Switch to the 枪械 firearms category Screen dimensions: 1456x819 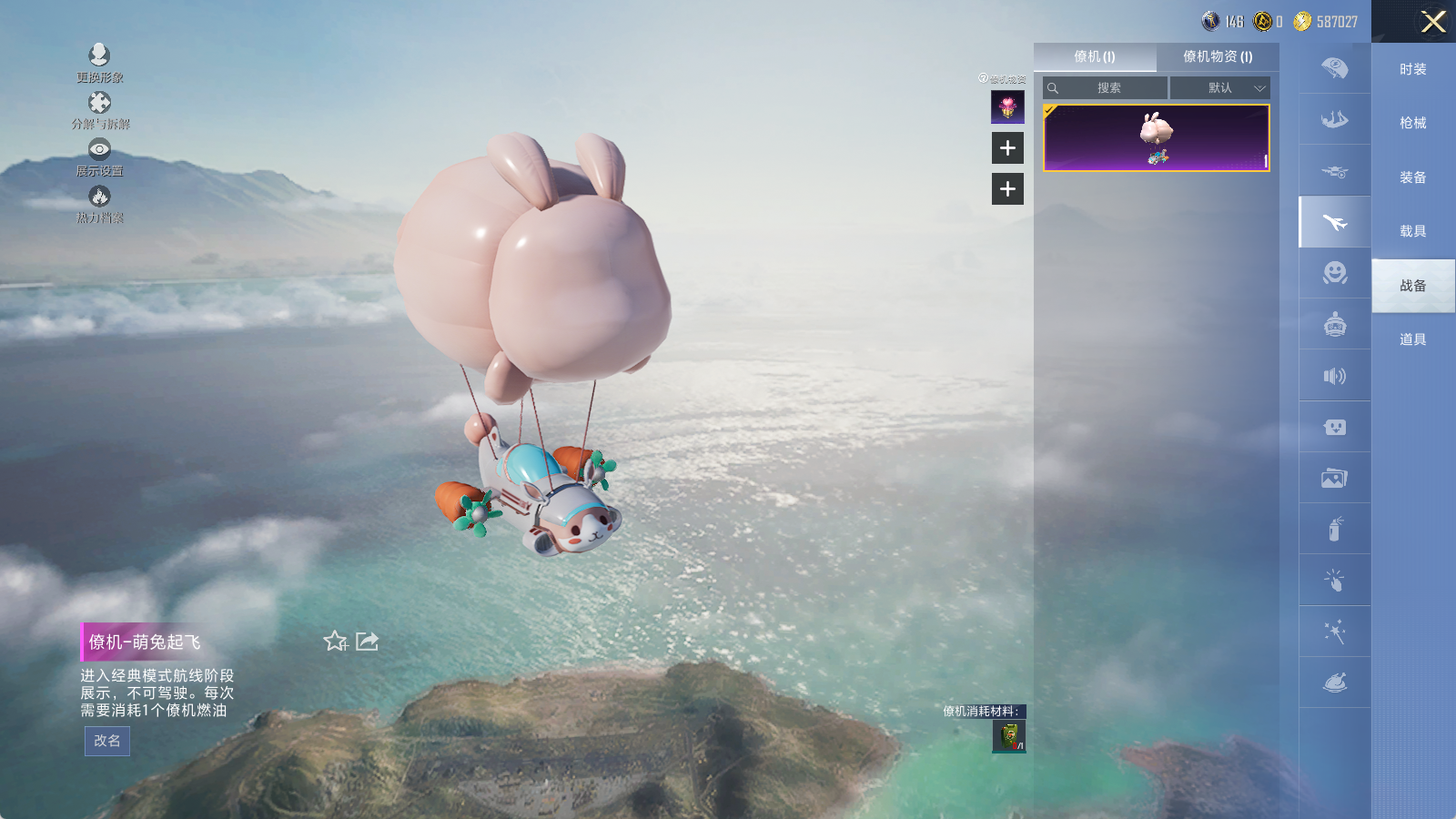pos(1412,123)
